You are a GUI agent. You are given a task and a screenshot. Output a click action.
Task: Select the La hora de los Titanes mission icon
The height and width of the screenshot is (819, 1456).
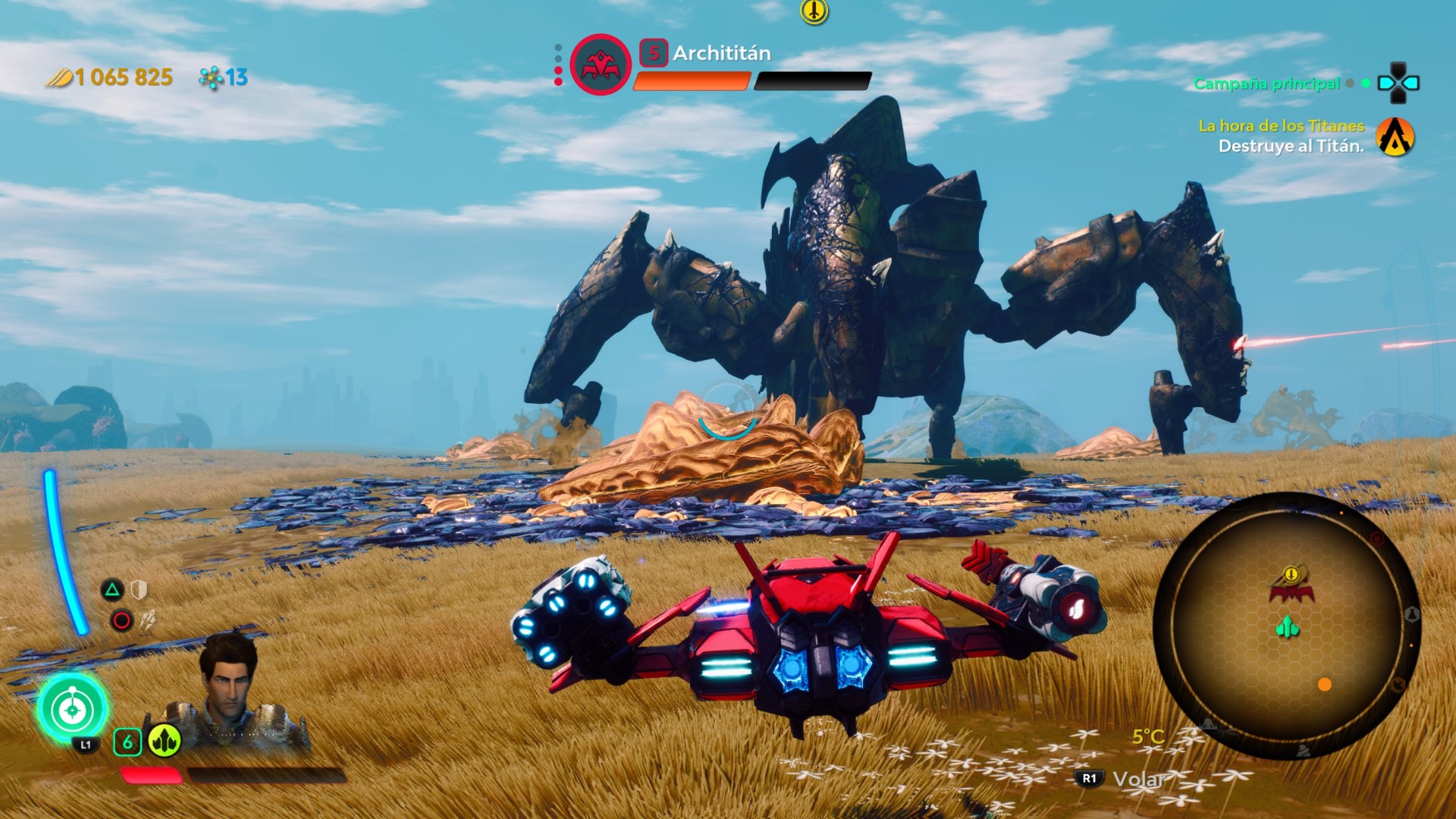tap(1395, 136)
